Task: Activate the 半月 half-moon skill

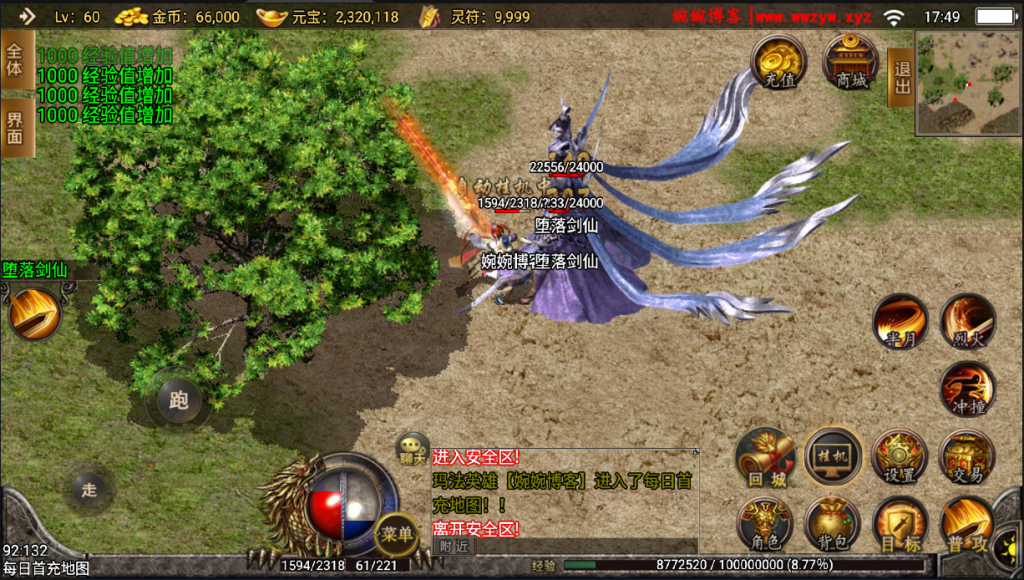Action: coord(900,321)
